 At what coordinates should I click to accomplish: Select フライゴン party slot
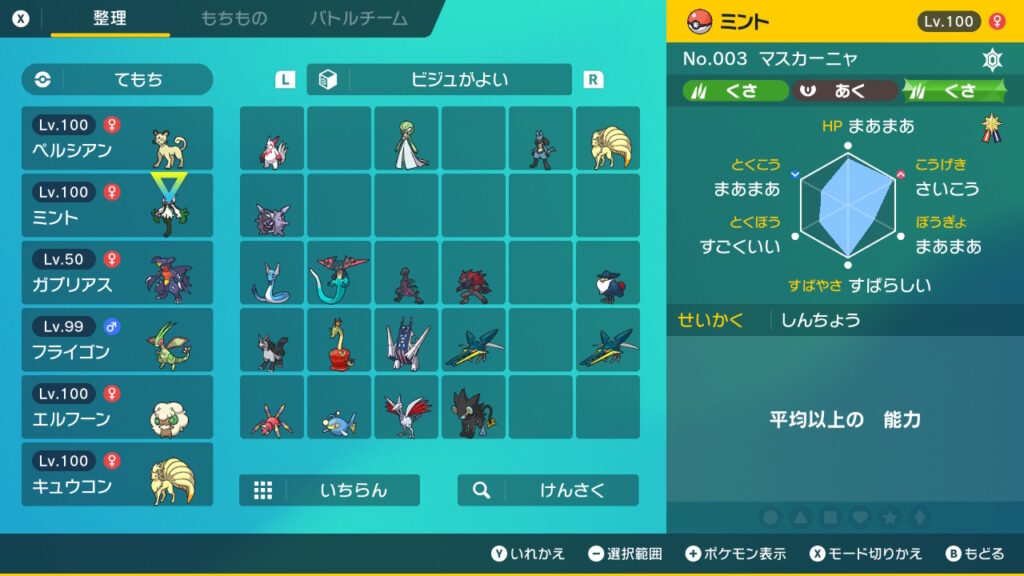[117, 339]
